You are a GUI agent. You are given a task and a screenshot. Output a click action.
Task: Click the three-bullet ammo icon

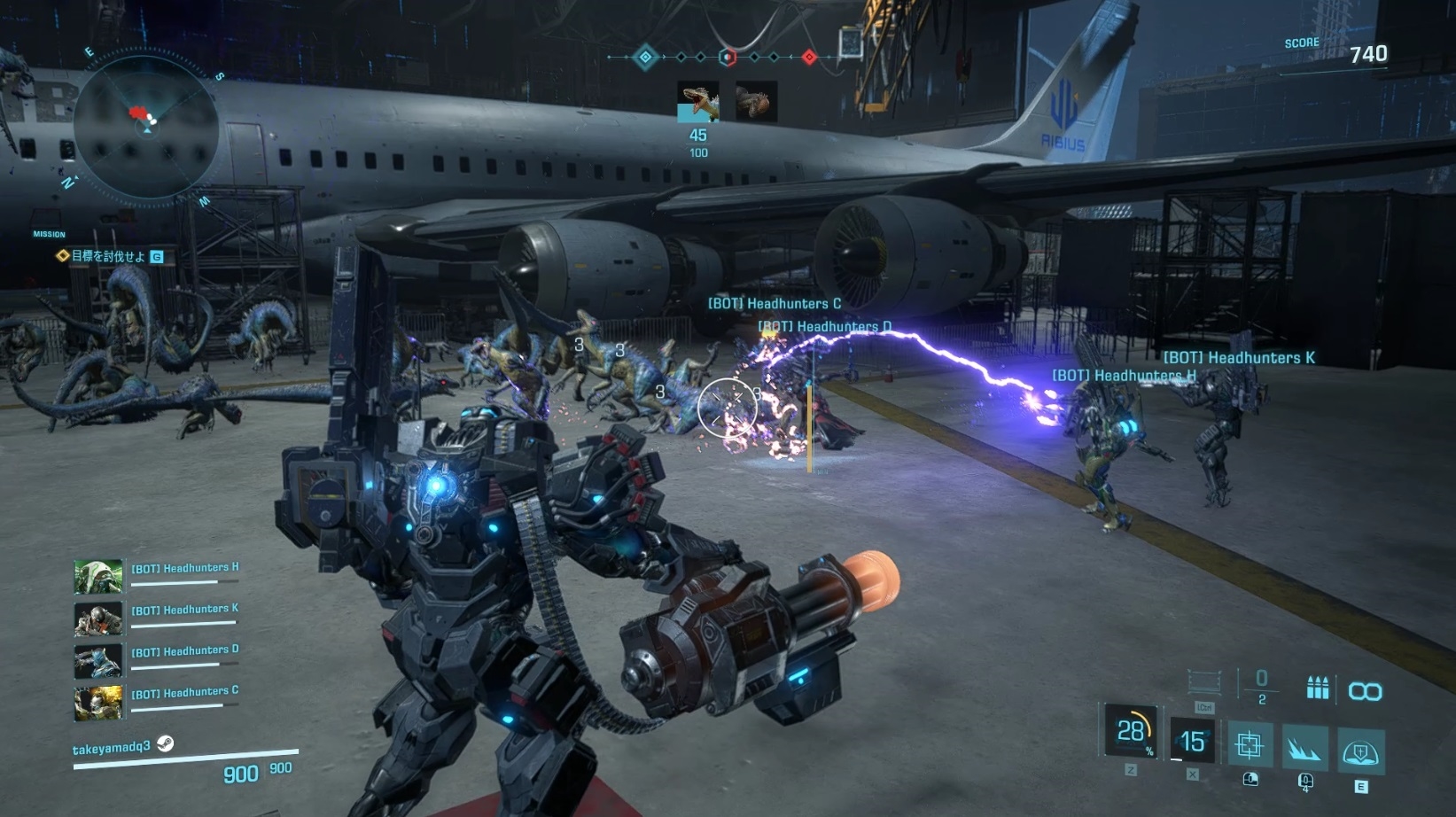click(x=1318, y=688)
